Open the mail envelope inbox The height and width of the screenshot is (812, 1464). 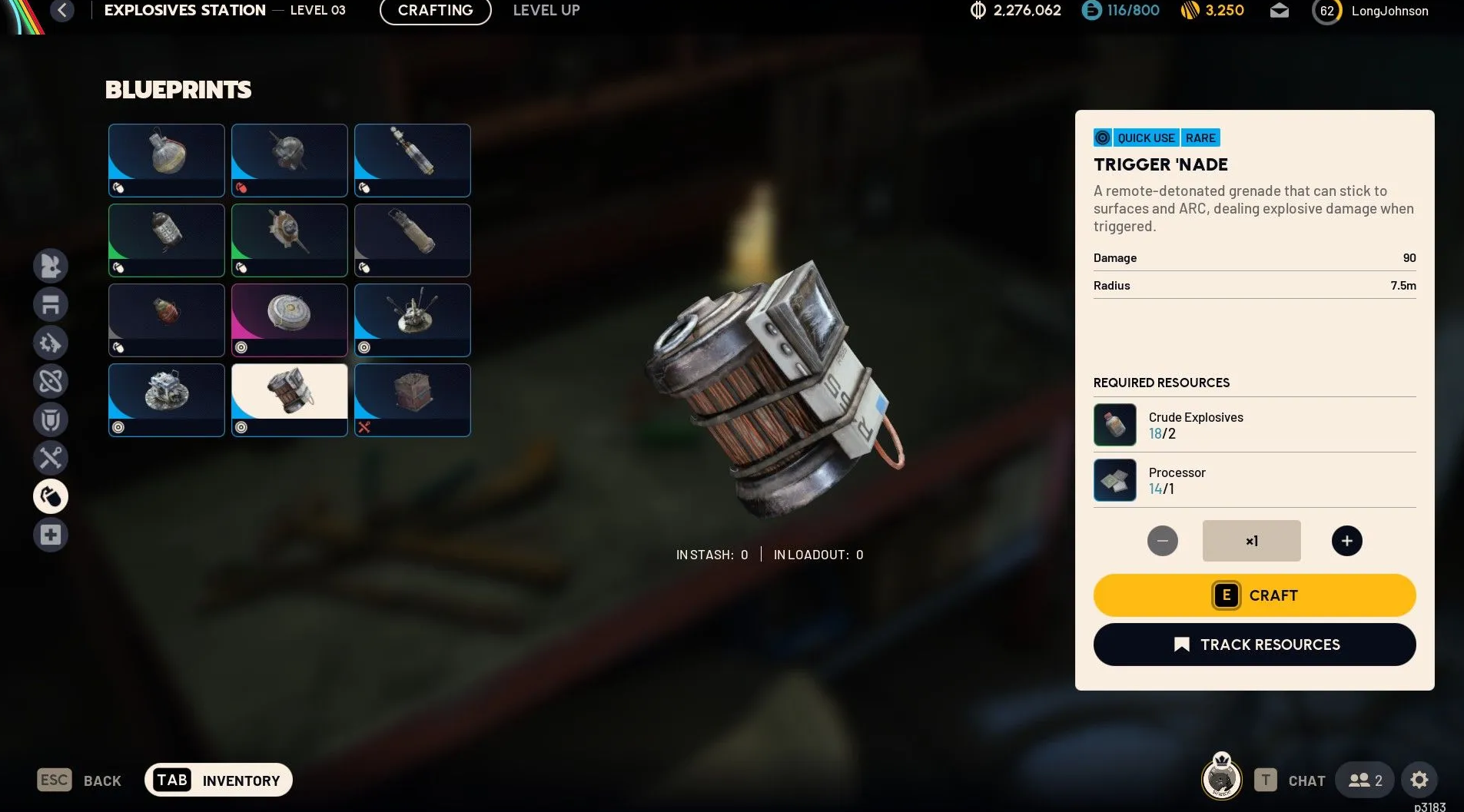1279,11
